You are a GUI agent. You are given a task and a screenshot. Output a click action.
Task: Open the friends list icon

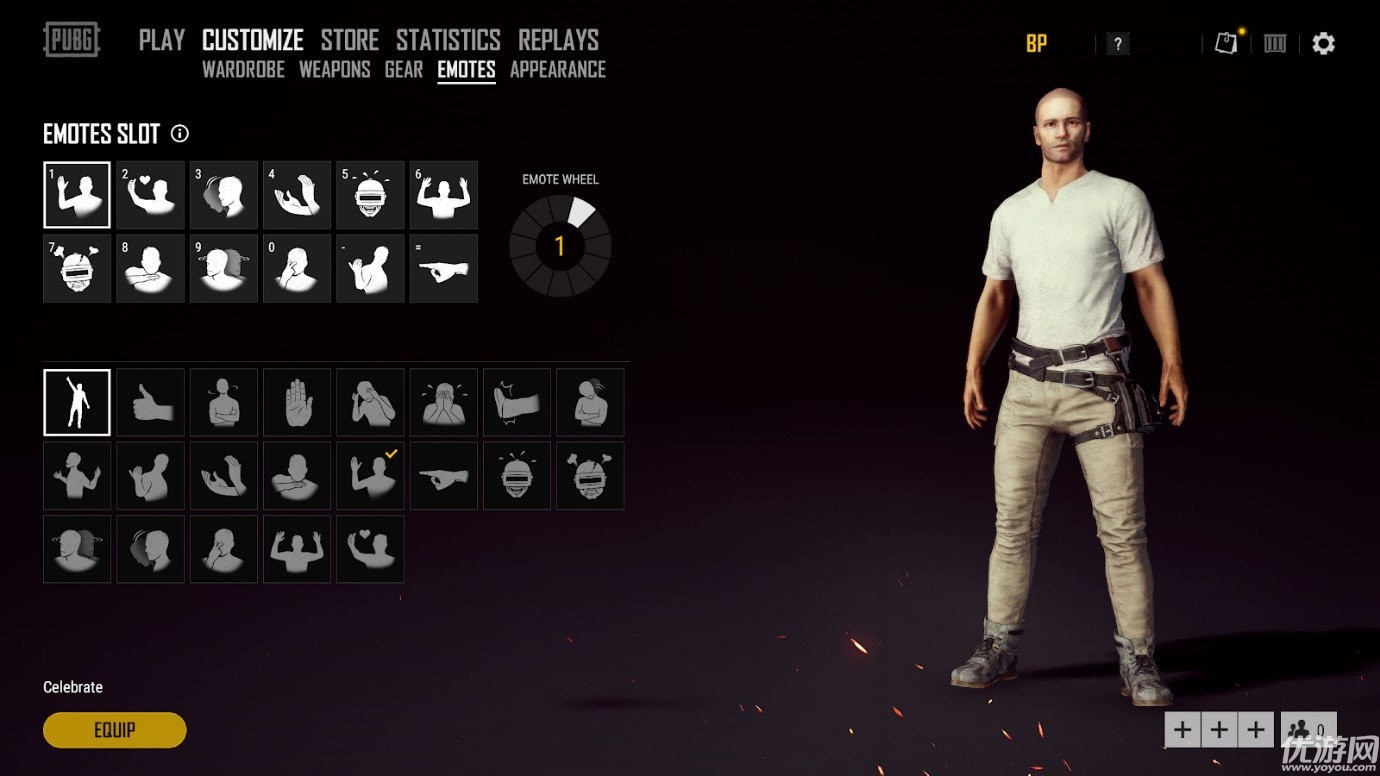(x=1308, y=729)
